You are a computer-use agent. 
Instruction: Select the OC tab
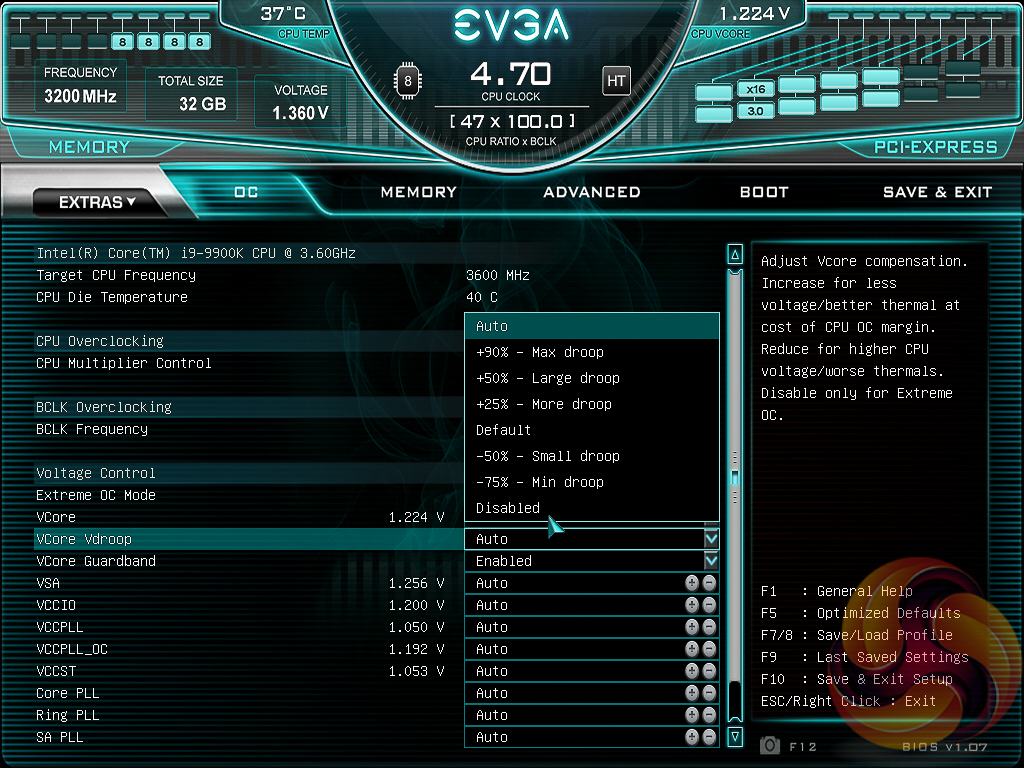(246, 192)
